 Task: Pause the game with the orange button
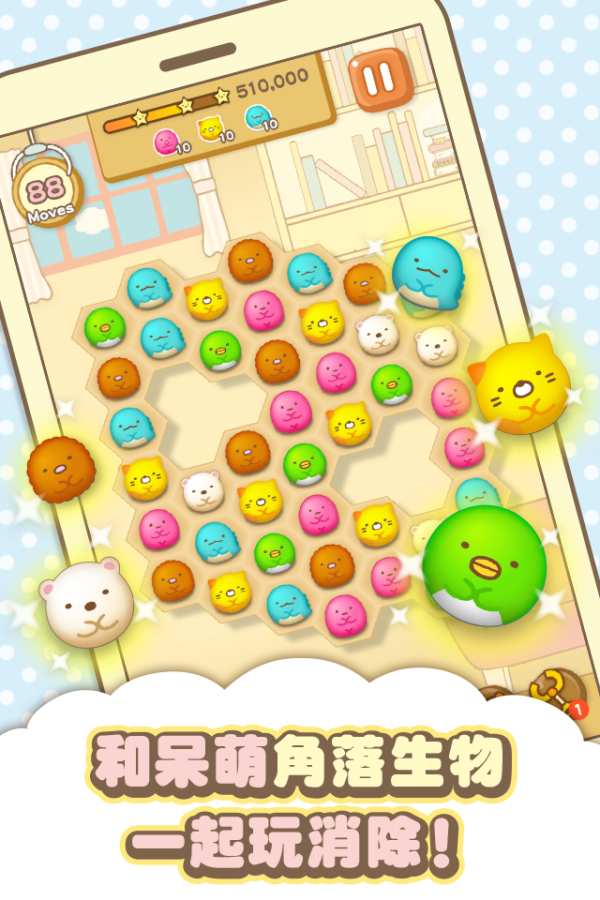[x=380, y=77]
